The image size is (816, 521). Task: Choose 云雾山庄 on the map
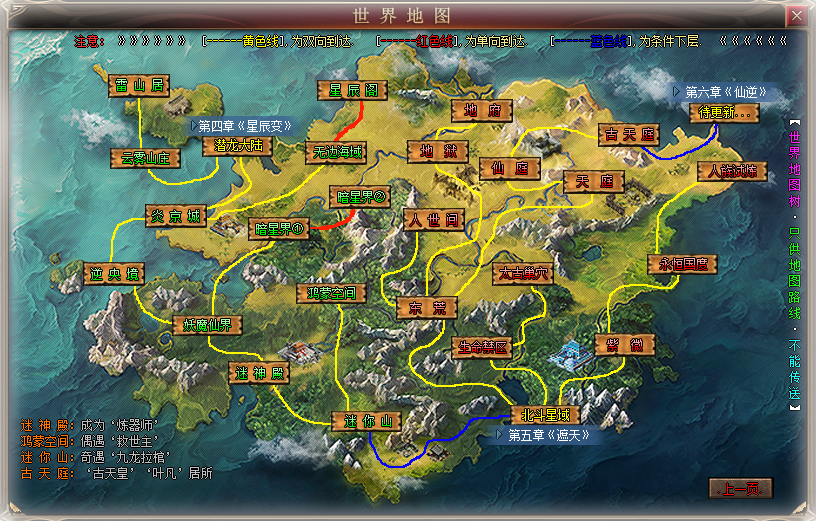(144, 158)
